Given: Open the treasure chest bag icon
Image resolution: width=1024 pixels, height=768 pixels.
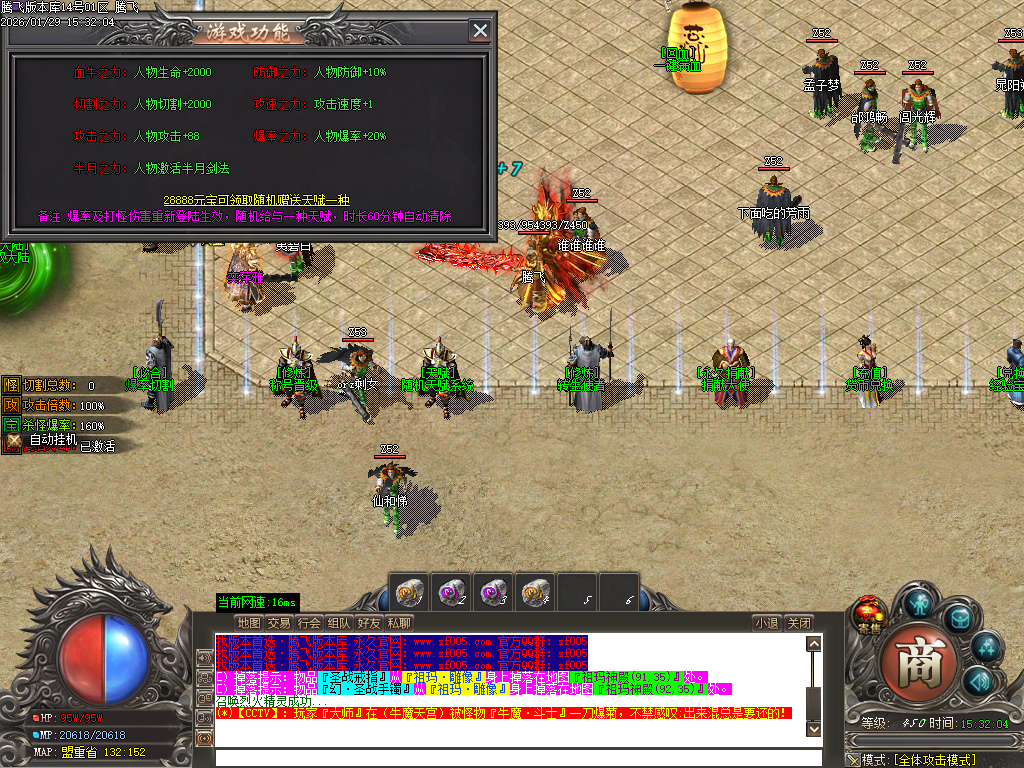Looking at the screenshot, I should coord(960,618).
